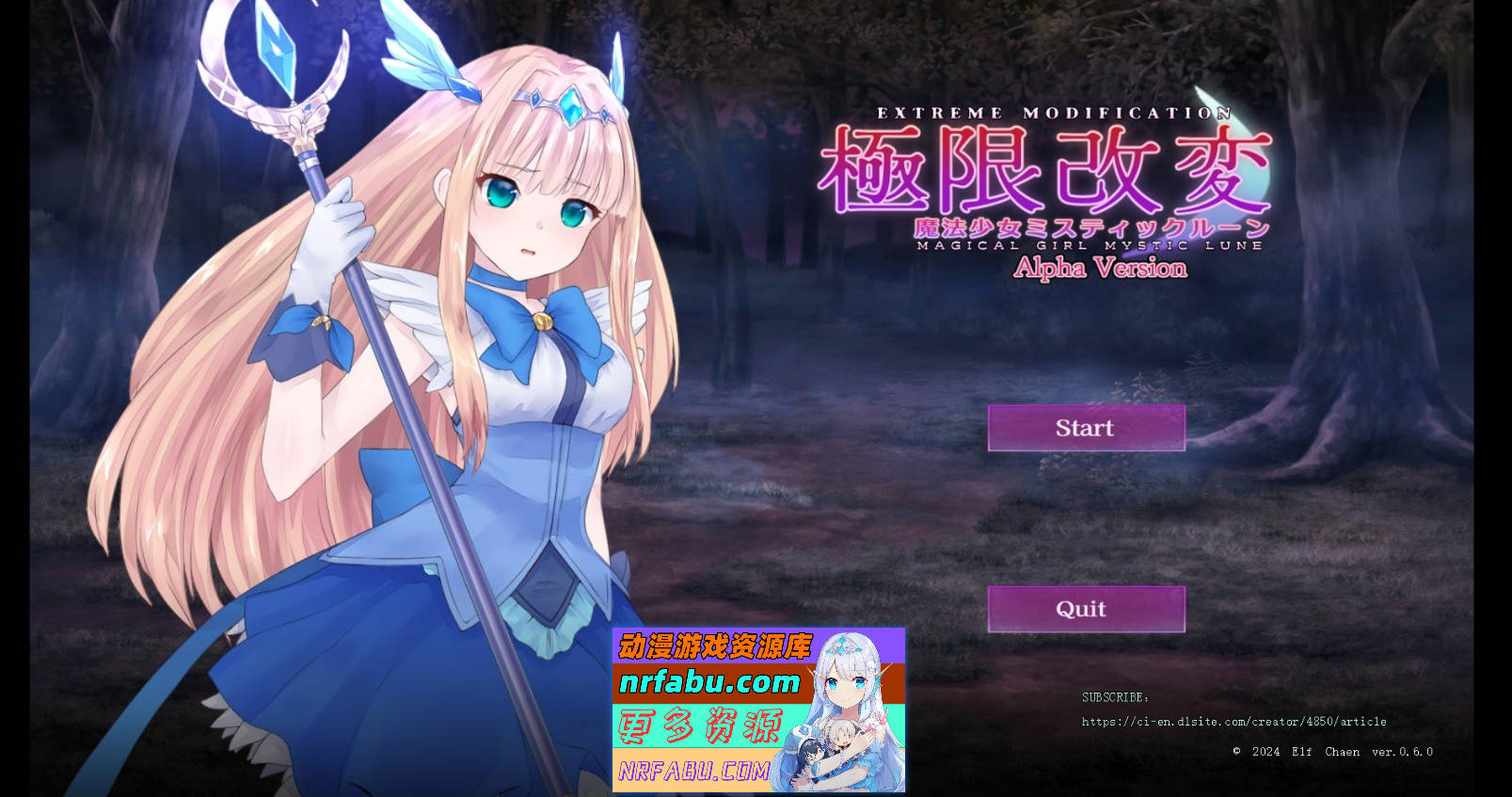Click the version text ver.0.6.0

click(1403, 752)
